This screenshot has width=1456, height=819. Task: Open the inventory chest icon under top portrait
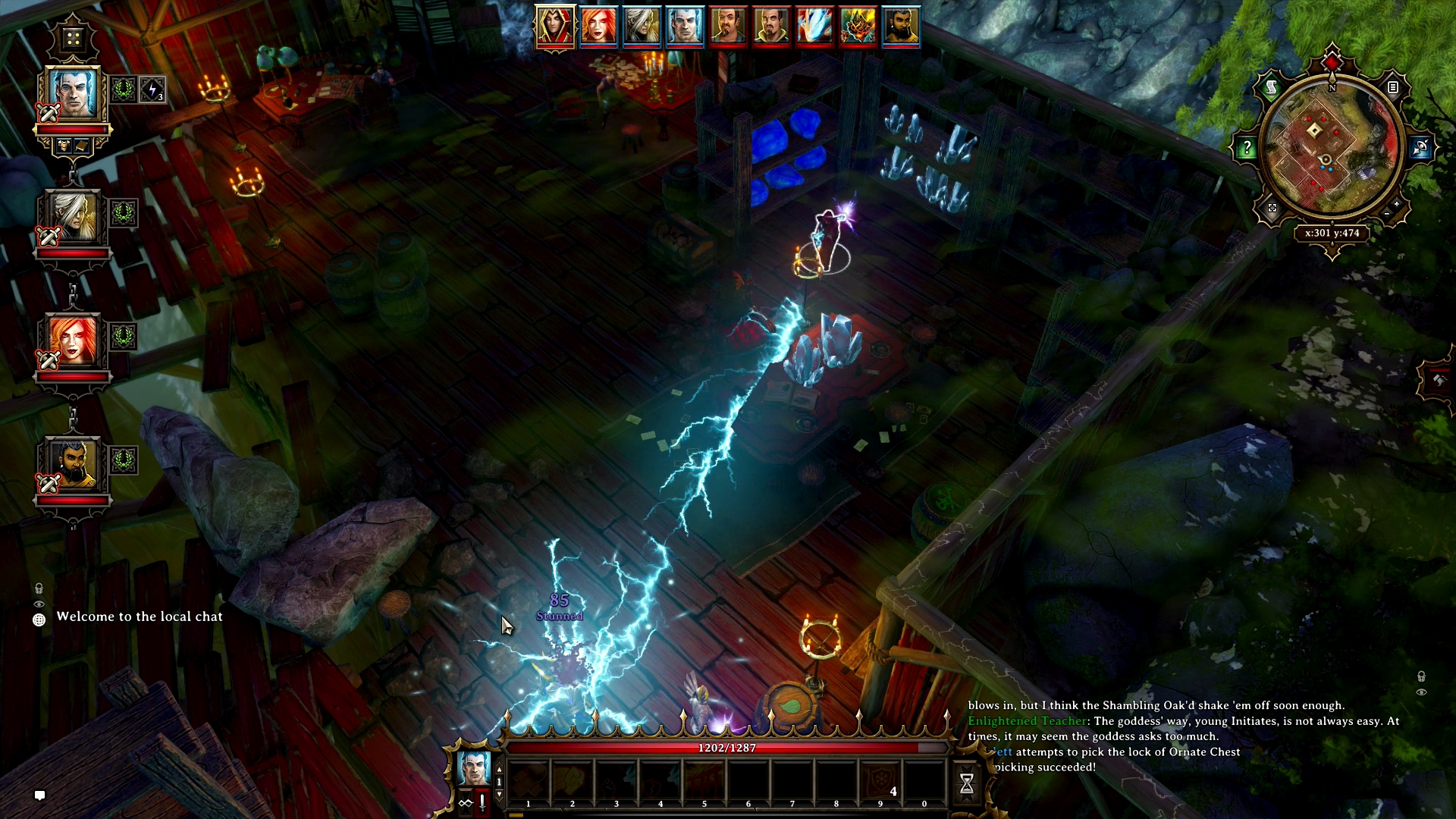[65, 145]
